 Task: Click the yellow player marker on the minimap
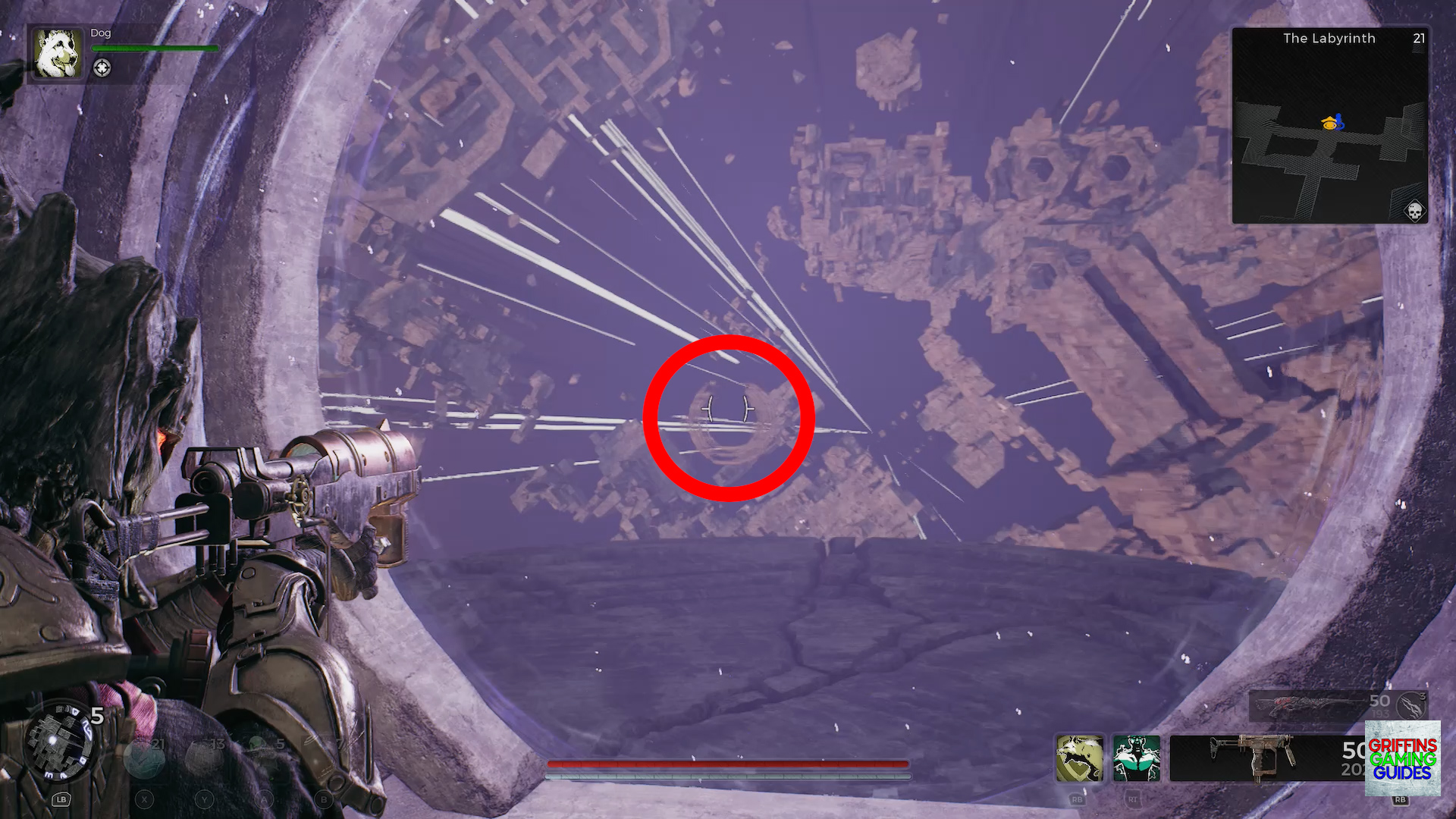click(1329, 122)
